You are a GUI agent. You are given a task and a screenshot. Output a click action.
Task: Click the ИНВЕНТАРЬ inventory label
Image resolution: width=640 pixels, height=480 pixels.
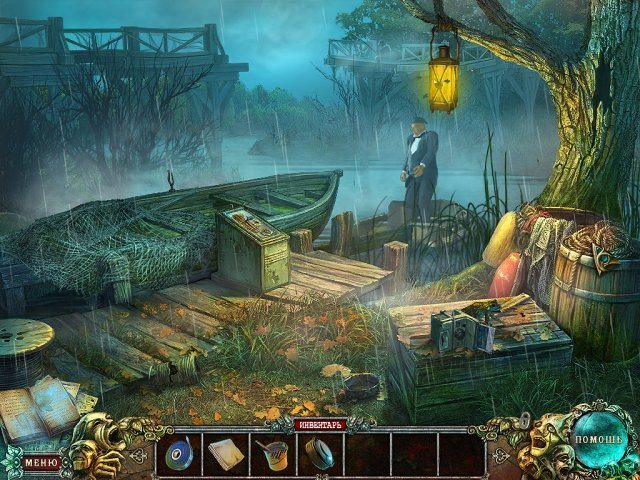point(320,425)
